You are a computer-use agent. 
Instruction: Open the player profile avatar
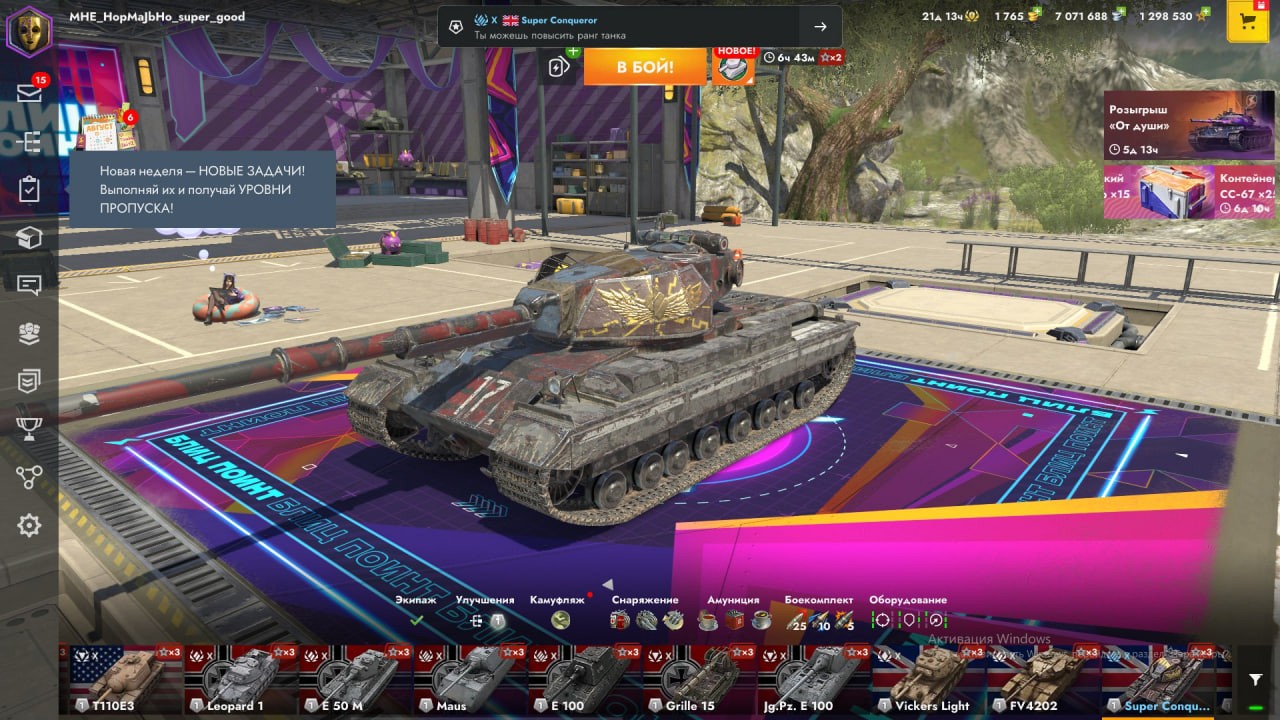pyautogui.click(x=29, y=31)
